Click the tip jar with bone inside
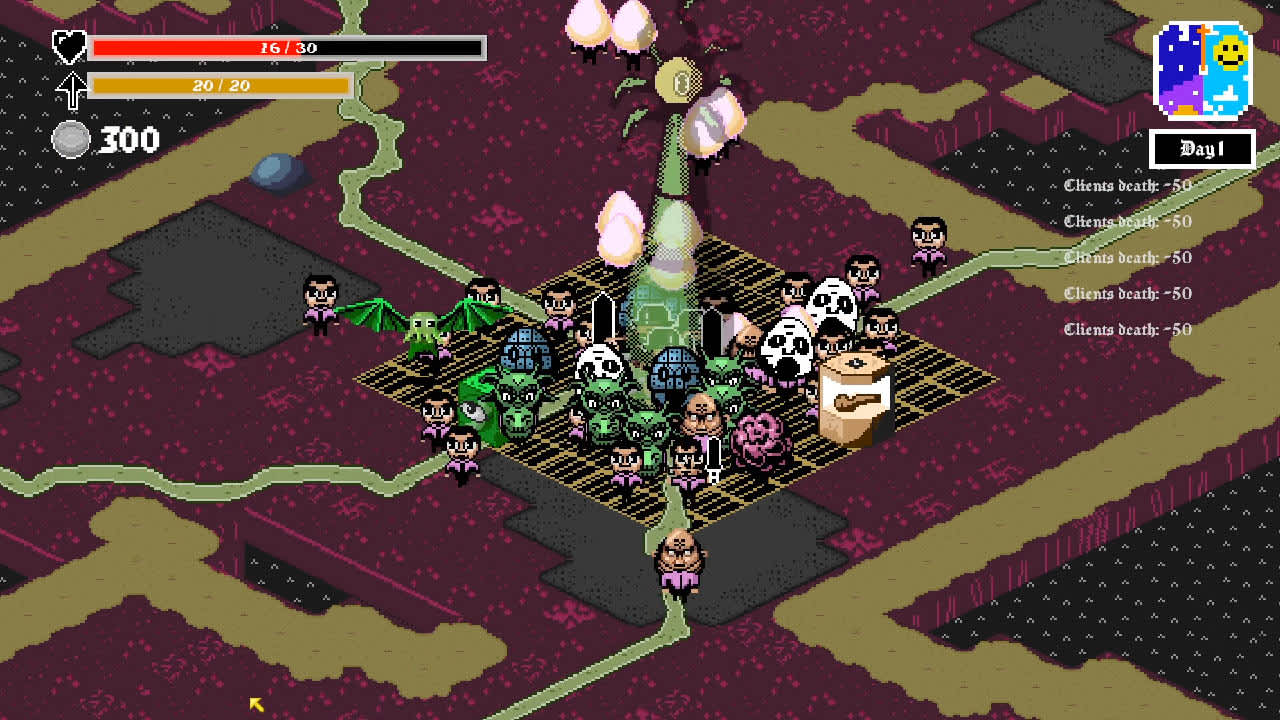 coord(858,388)
